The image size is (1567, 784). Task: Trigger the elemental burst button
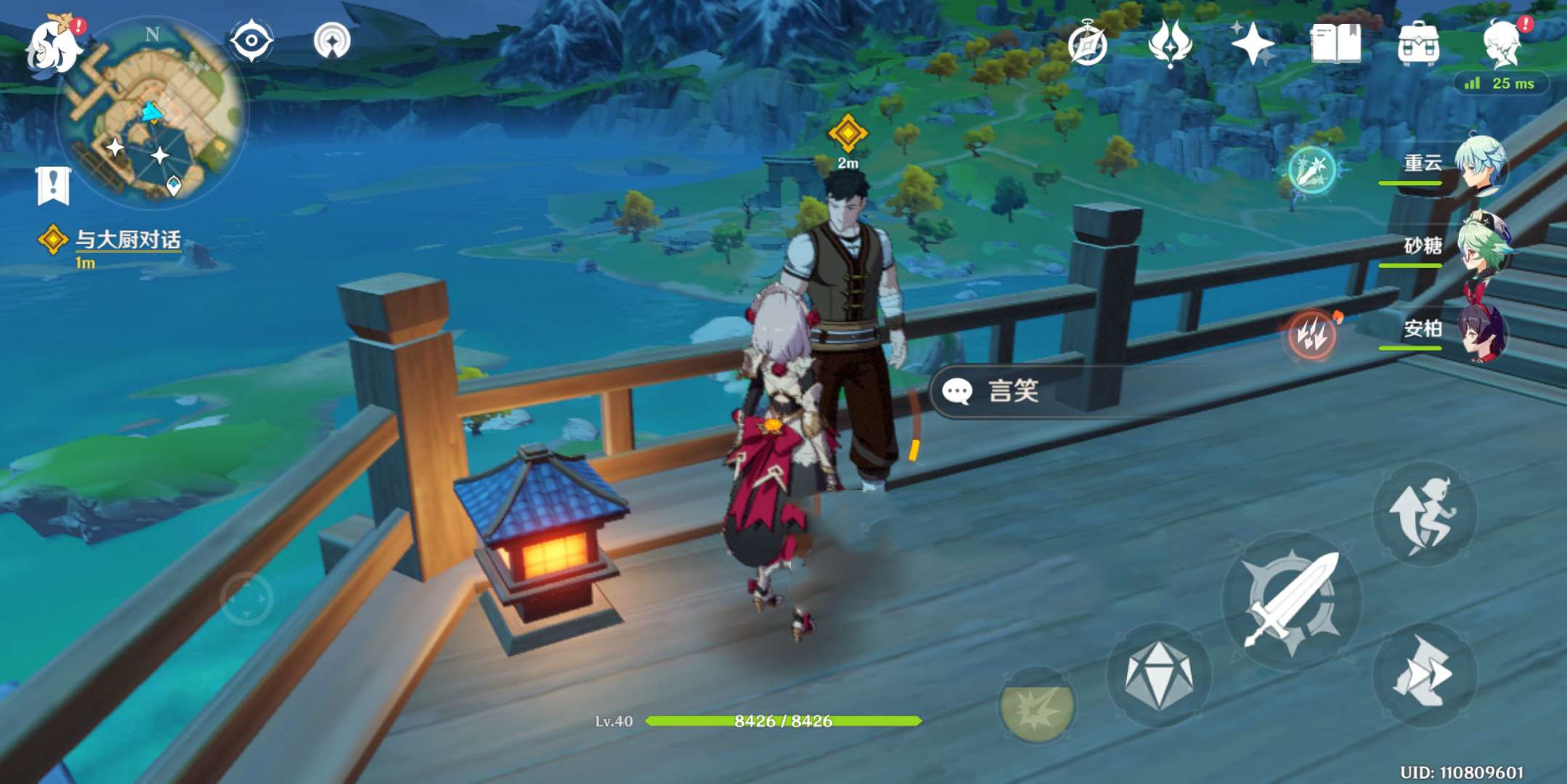tap(1036, 706)
